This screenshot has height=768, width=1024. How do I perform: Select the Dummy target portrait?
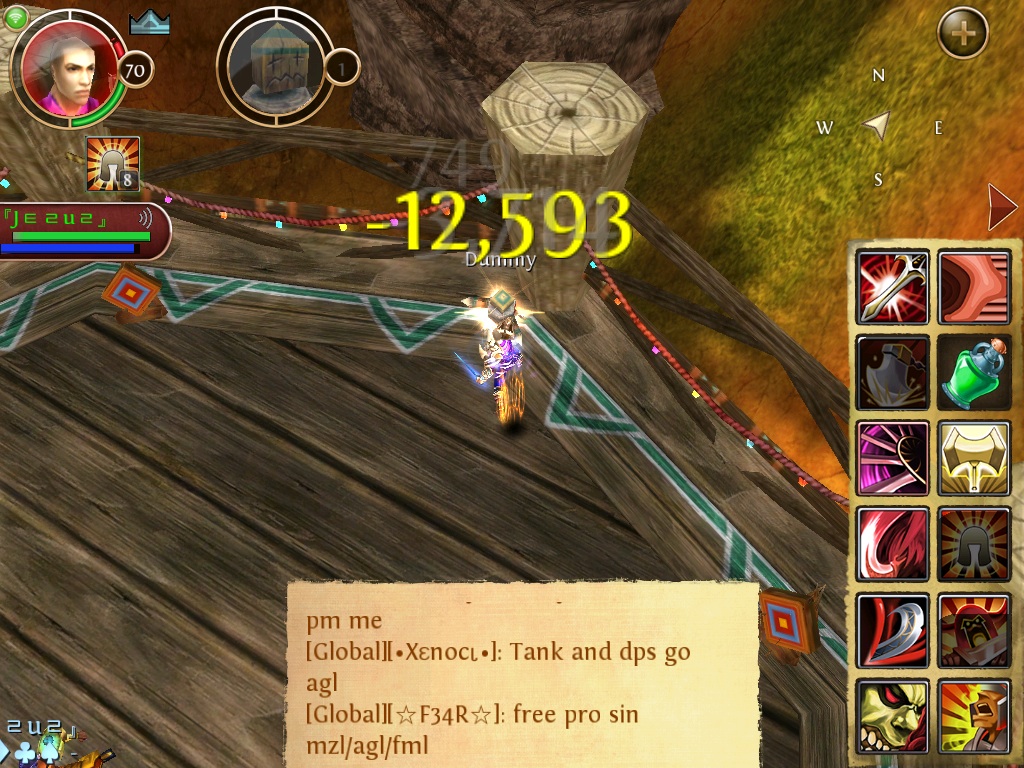(273, 67)
